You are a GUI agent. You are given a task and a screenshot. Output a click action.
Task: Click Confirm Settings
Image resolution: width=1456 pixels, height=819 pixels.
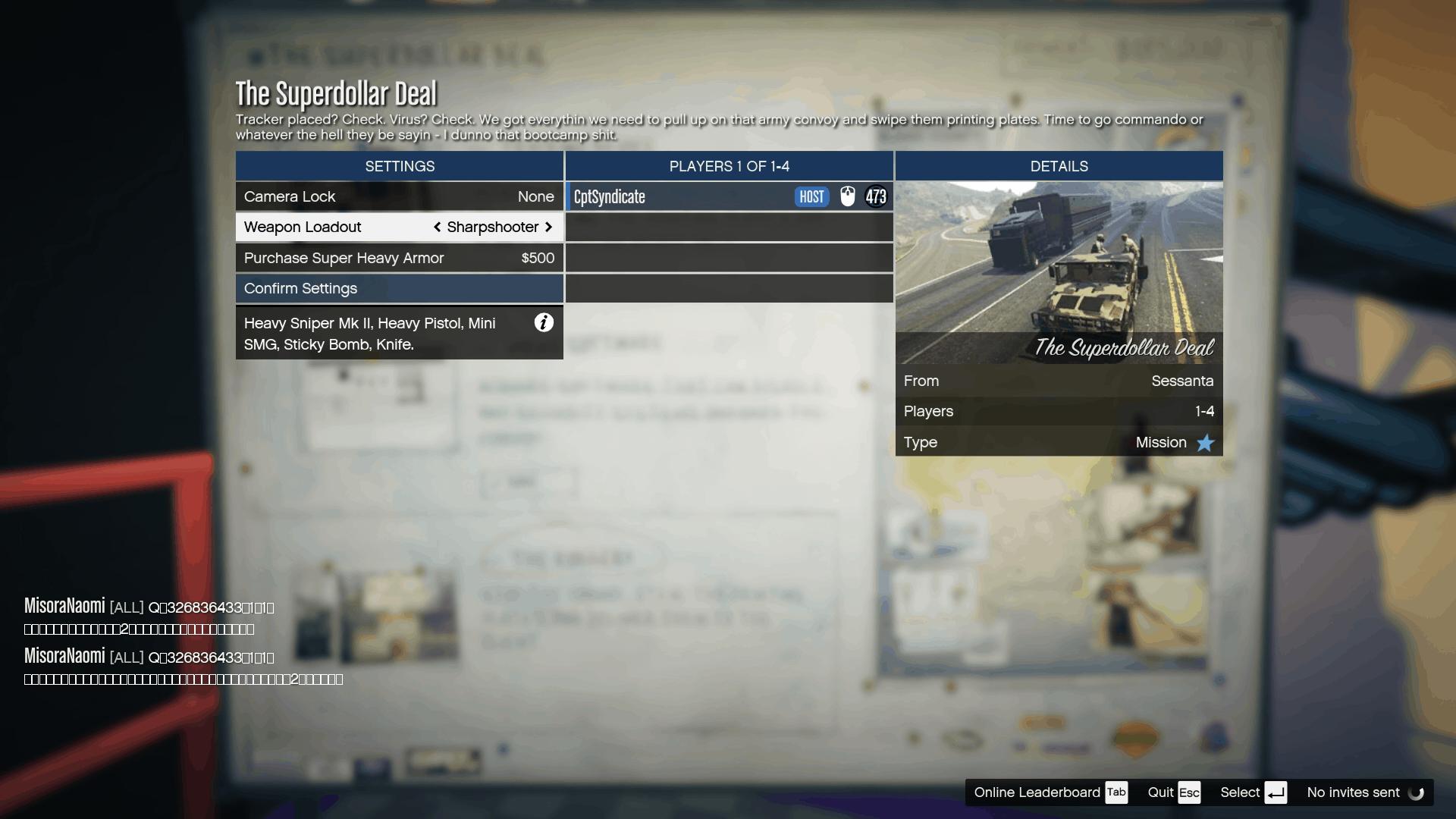[x=399, y=288]
